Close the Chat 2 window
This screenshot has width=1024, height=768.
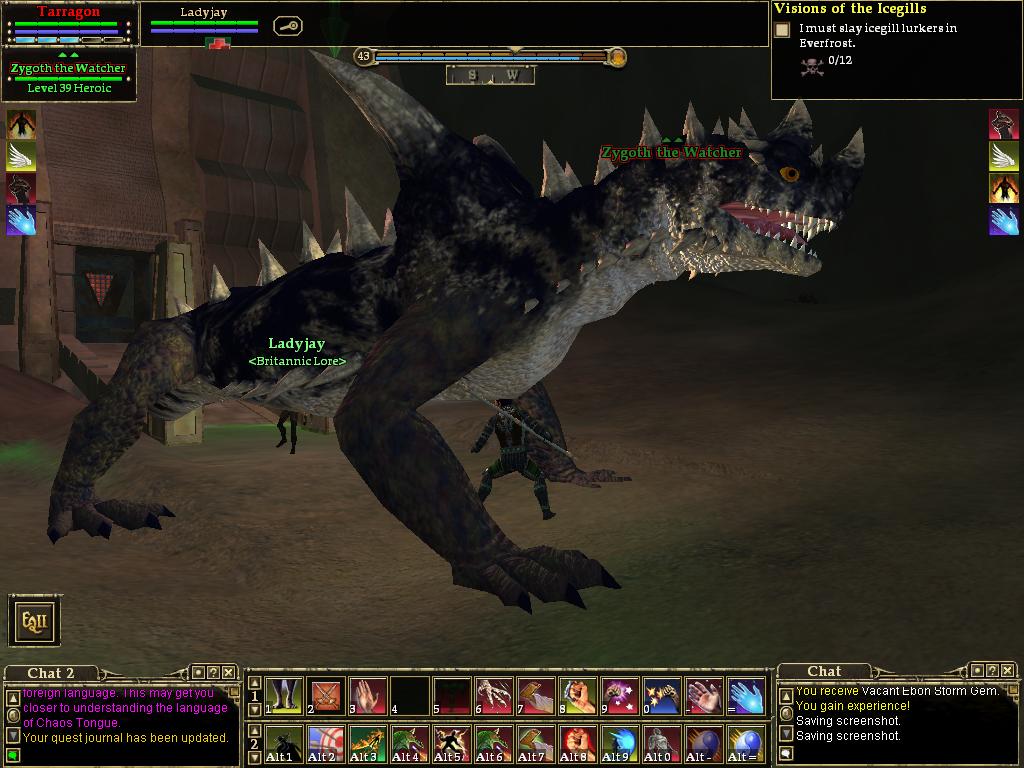pos(228,673)
